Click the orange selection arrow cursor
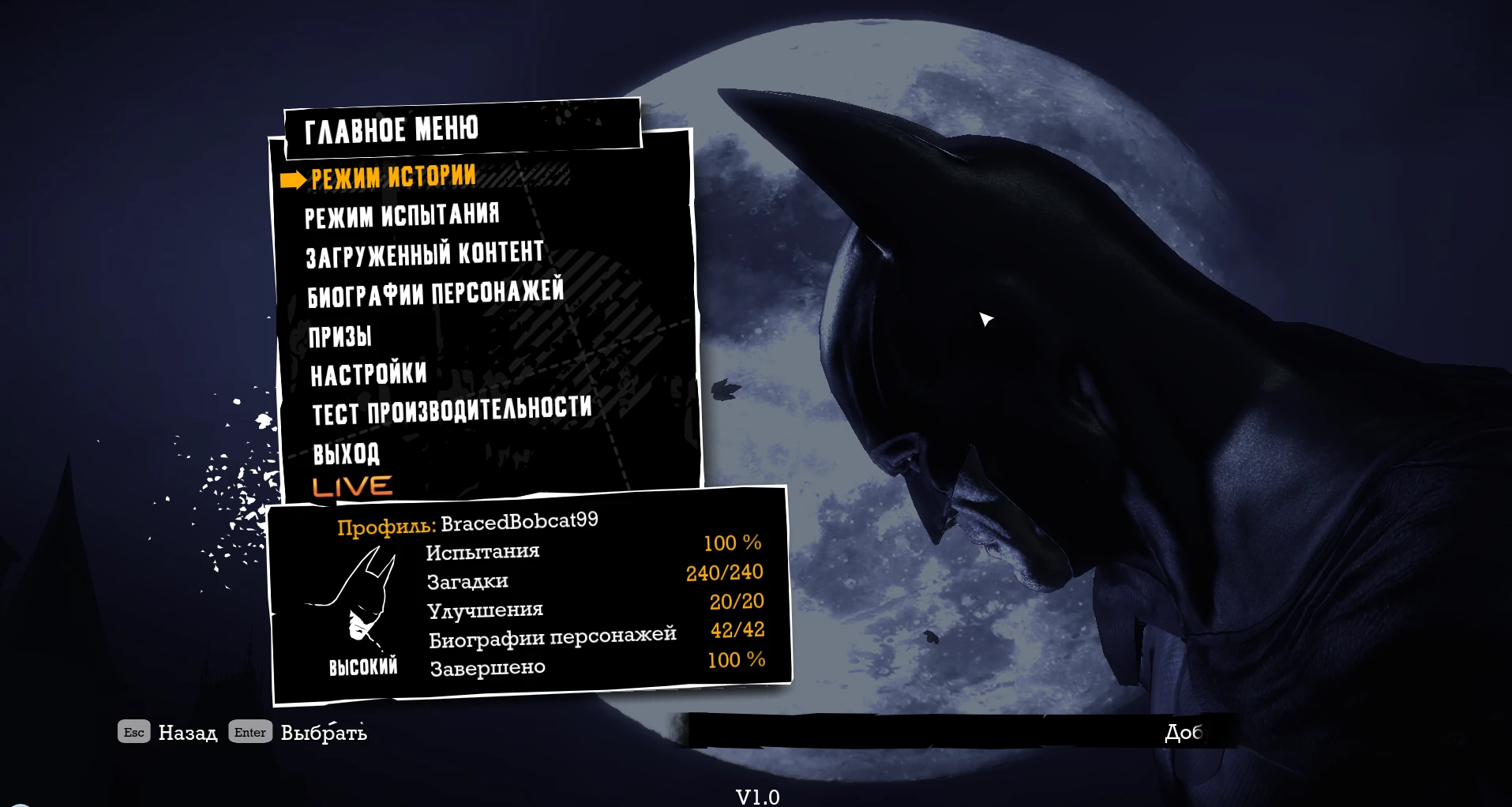Viewport: 1512px width, 807px height. point(293,178)
